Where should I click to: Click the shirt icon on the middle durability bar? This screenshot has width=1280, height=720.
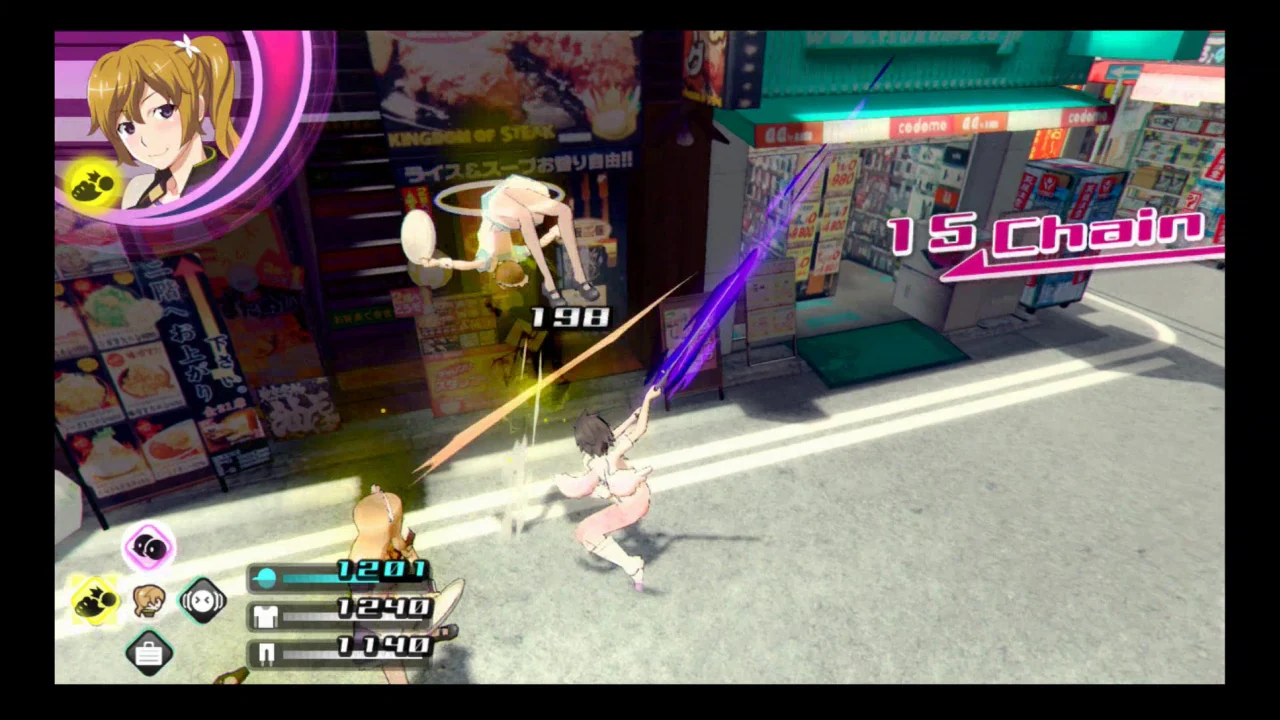point(265,616)
